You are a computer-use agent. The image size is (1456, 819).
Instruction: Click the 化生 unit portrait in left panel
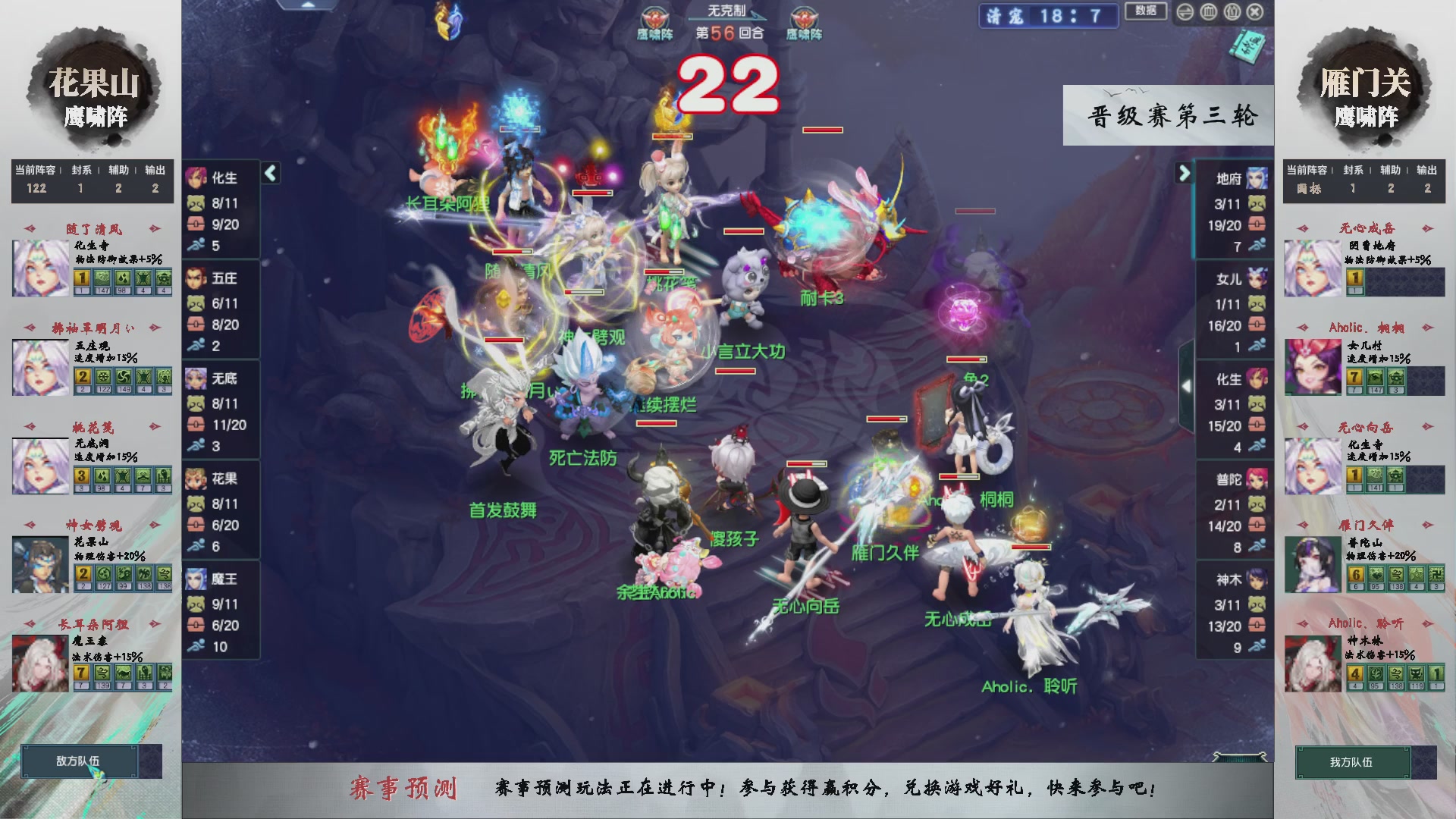[x=195, y=179]
